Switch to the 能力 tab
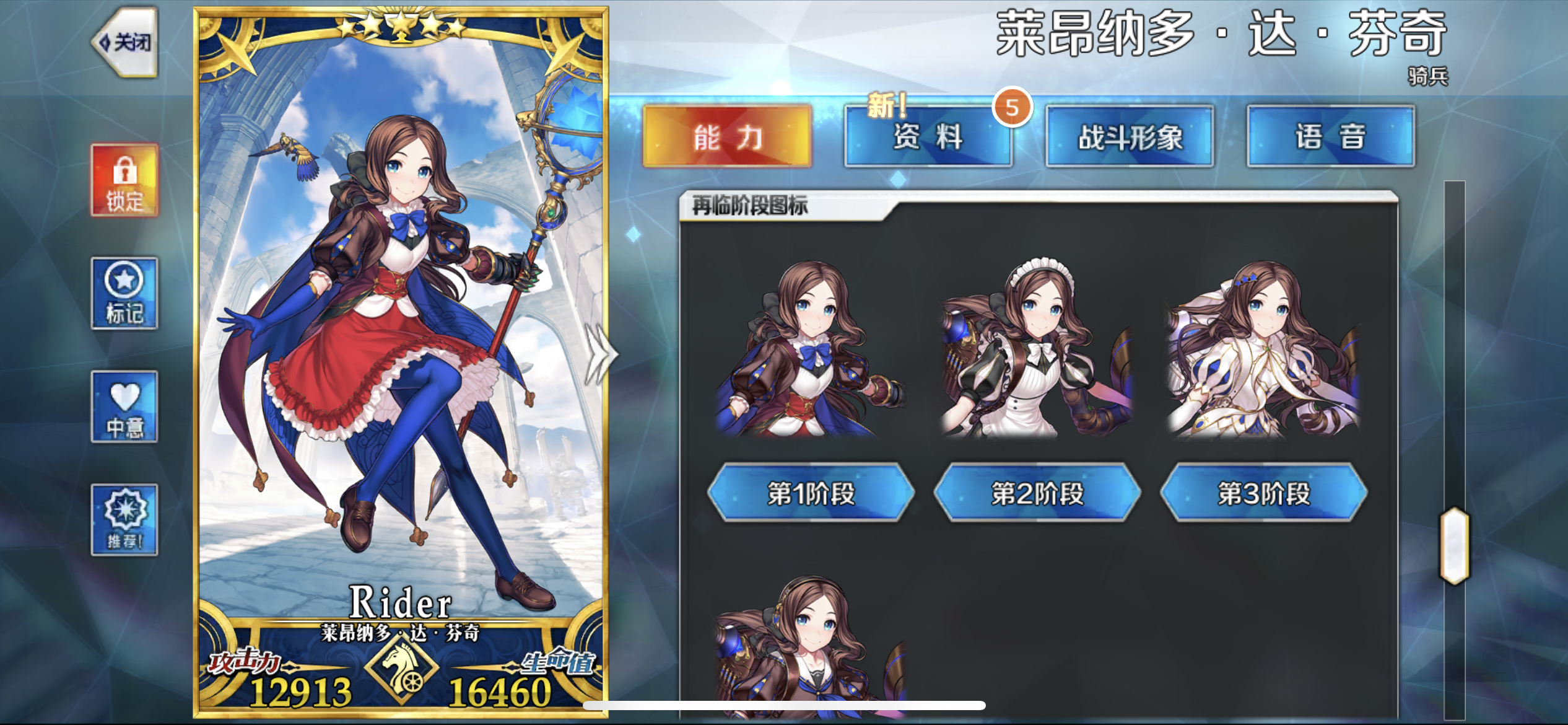The height and width of the screenshot is (725, 1568). (727, 137)
